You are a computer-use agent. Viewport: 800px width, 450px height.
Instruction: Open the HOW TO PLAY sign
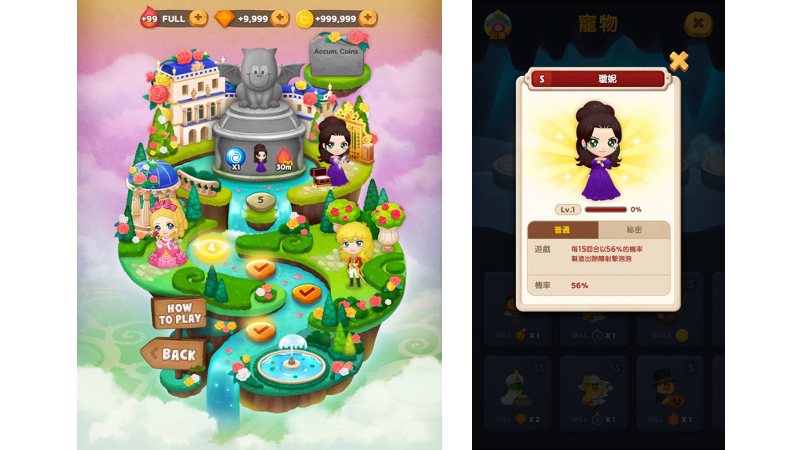point(180,313)
